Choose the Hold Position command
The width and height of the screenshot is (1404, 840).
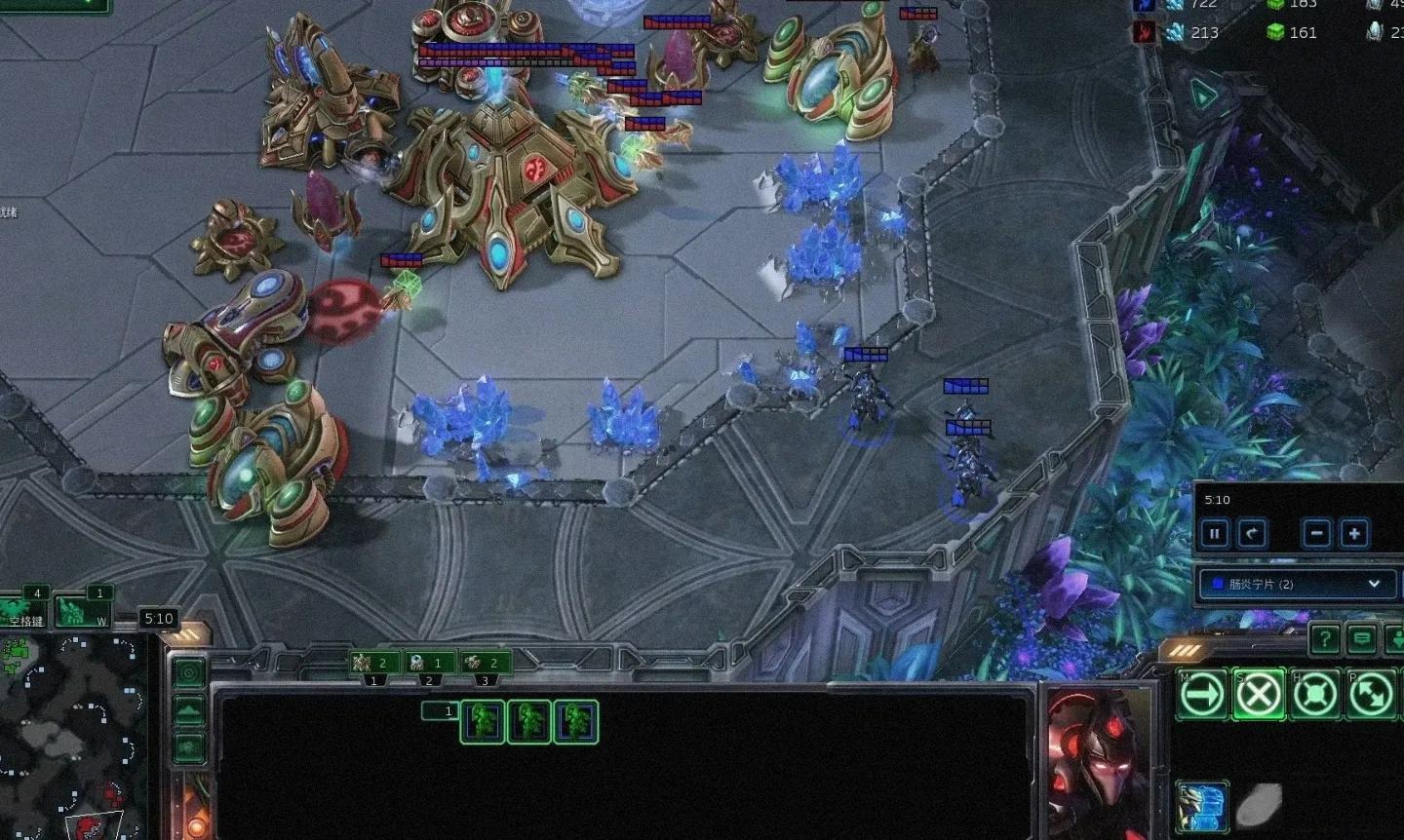tap(1315, 695)
